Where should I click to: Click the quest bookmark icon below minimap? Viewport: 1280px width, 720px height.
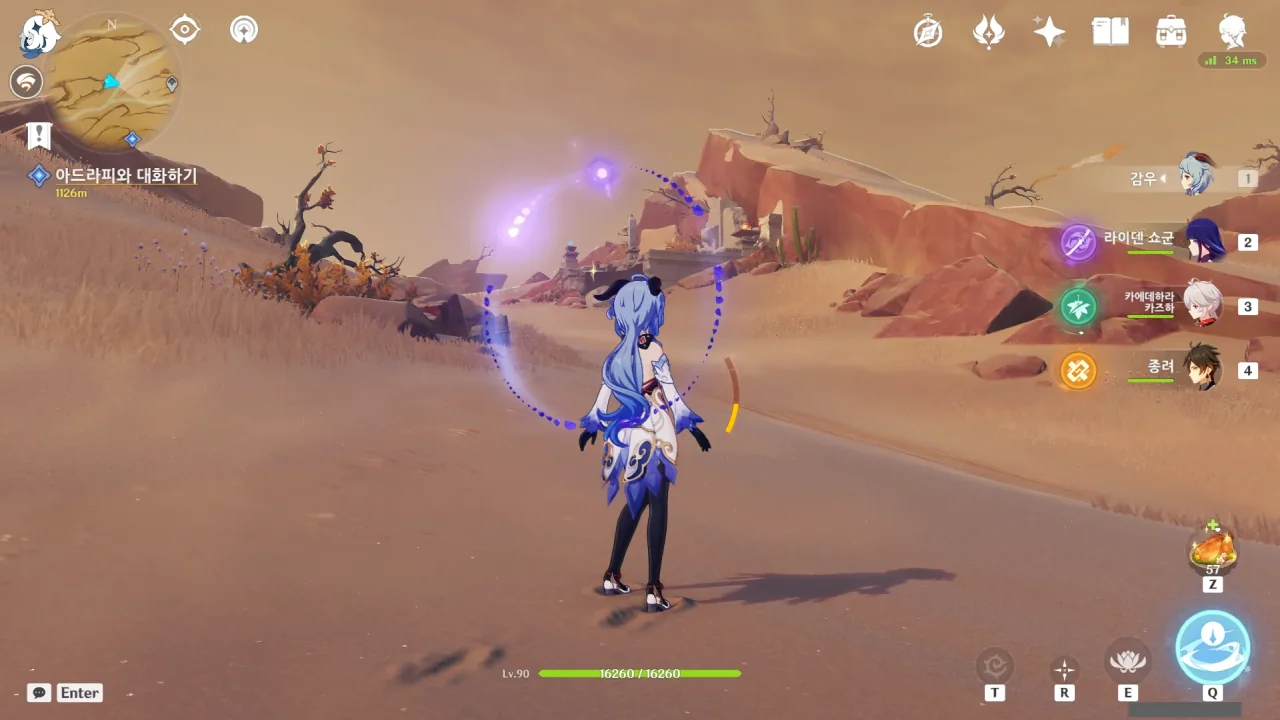39,135
